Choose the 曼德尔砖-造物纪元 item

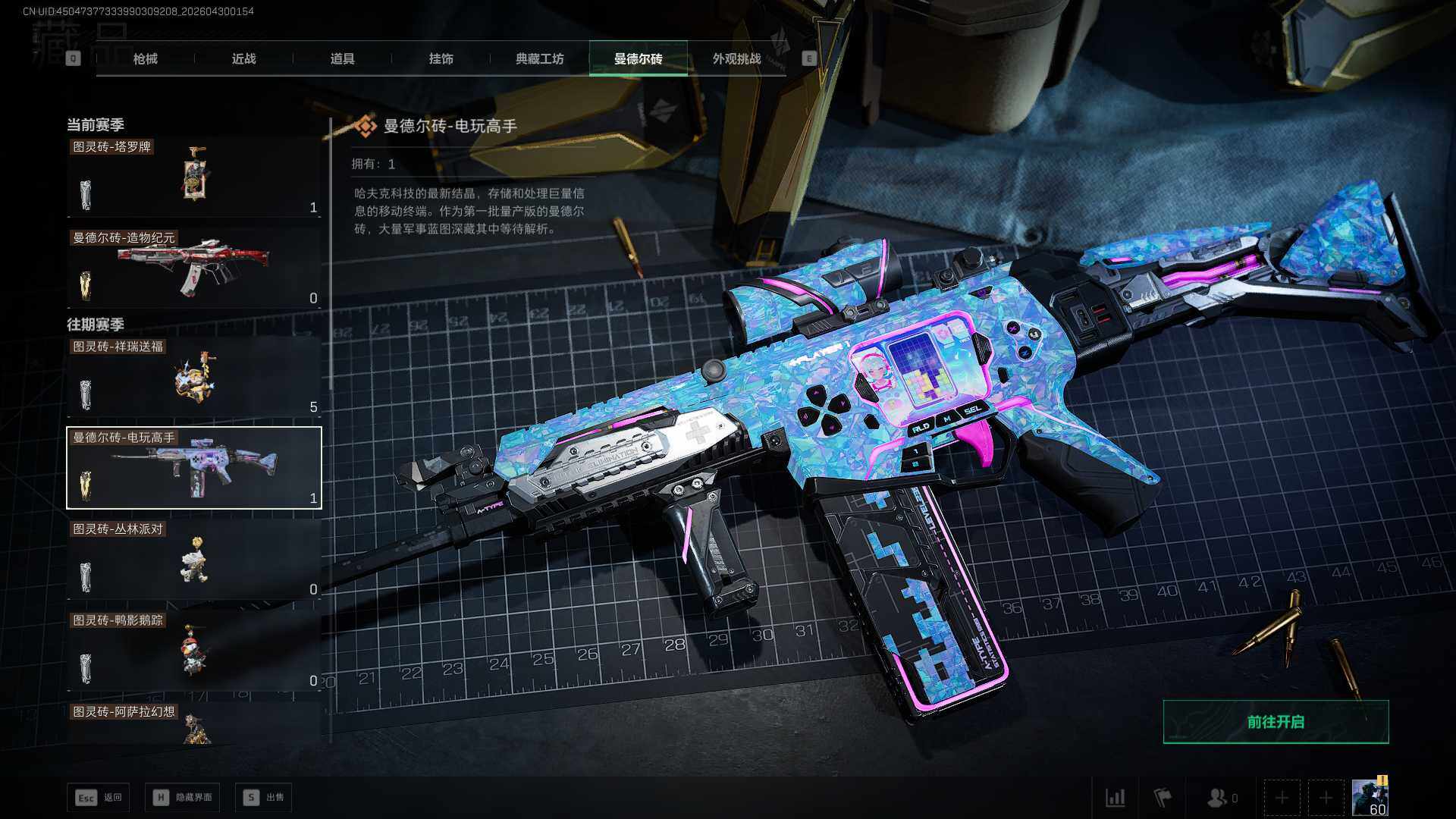(194, 268)
